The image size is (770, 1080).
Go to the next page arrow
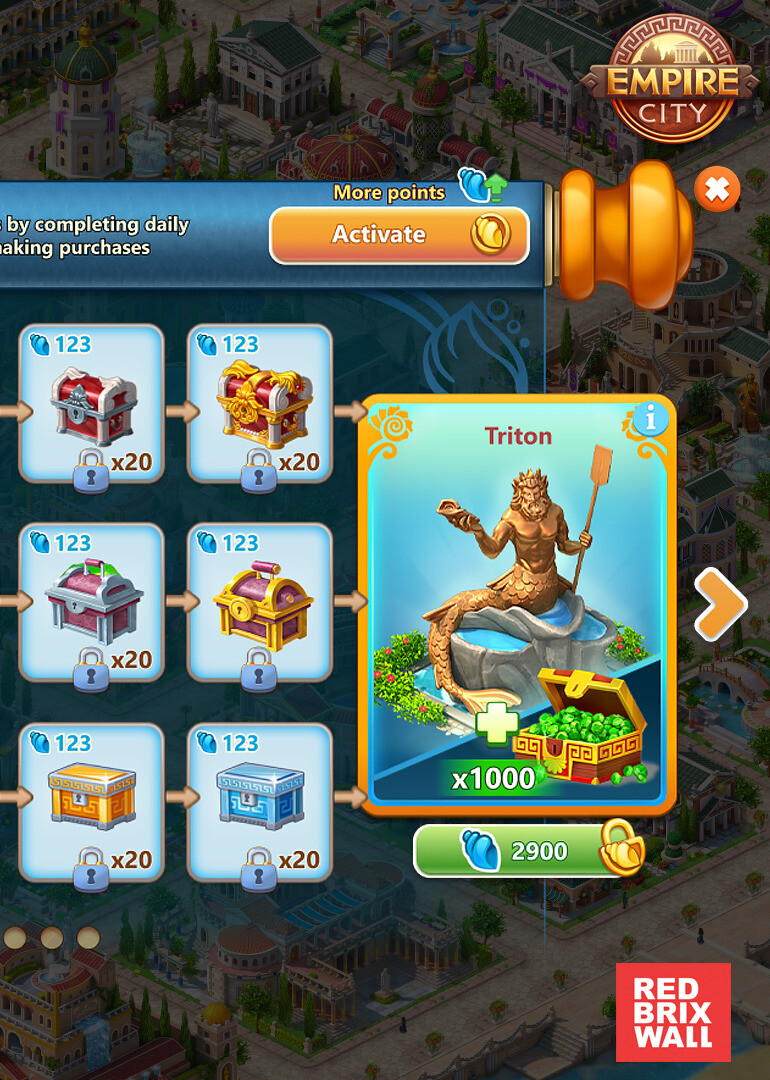point(719,604)
